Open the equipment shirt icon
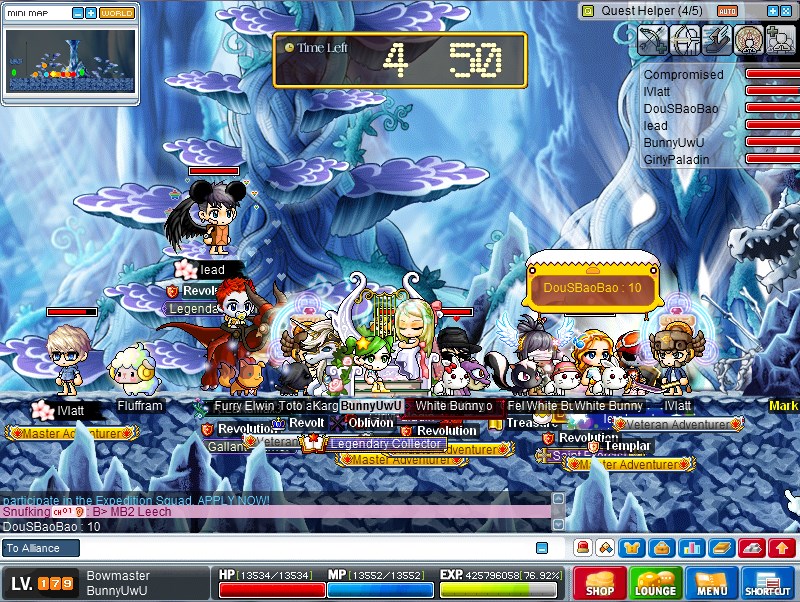The width and height of the screenshot is (800, 602). [632, 548]
